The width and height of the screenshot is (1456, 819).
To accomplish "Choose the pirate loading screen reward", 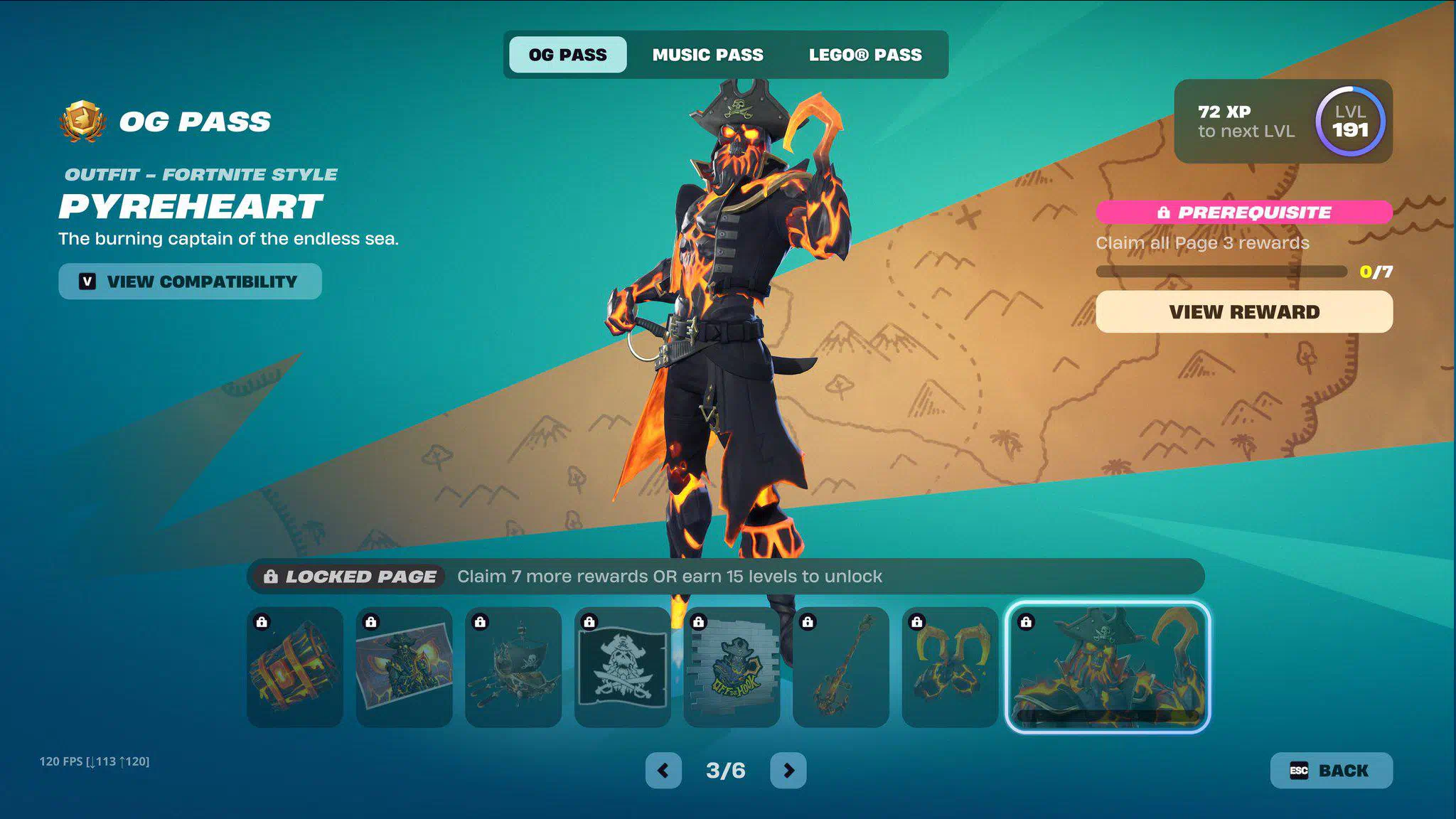I will pyautogui.click(x=404, y=667).
